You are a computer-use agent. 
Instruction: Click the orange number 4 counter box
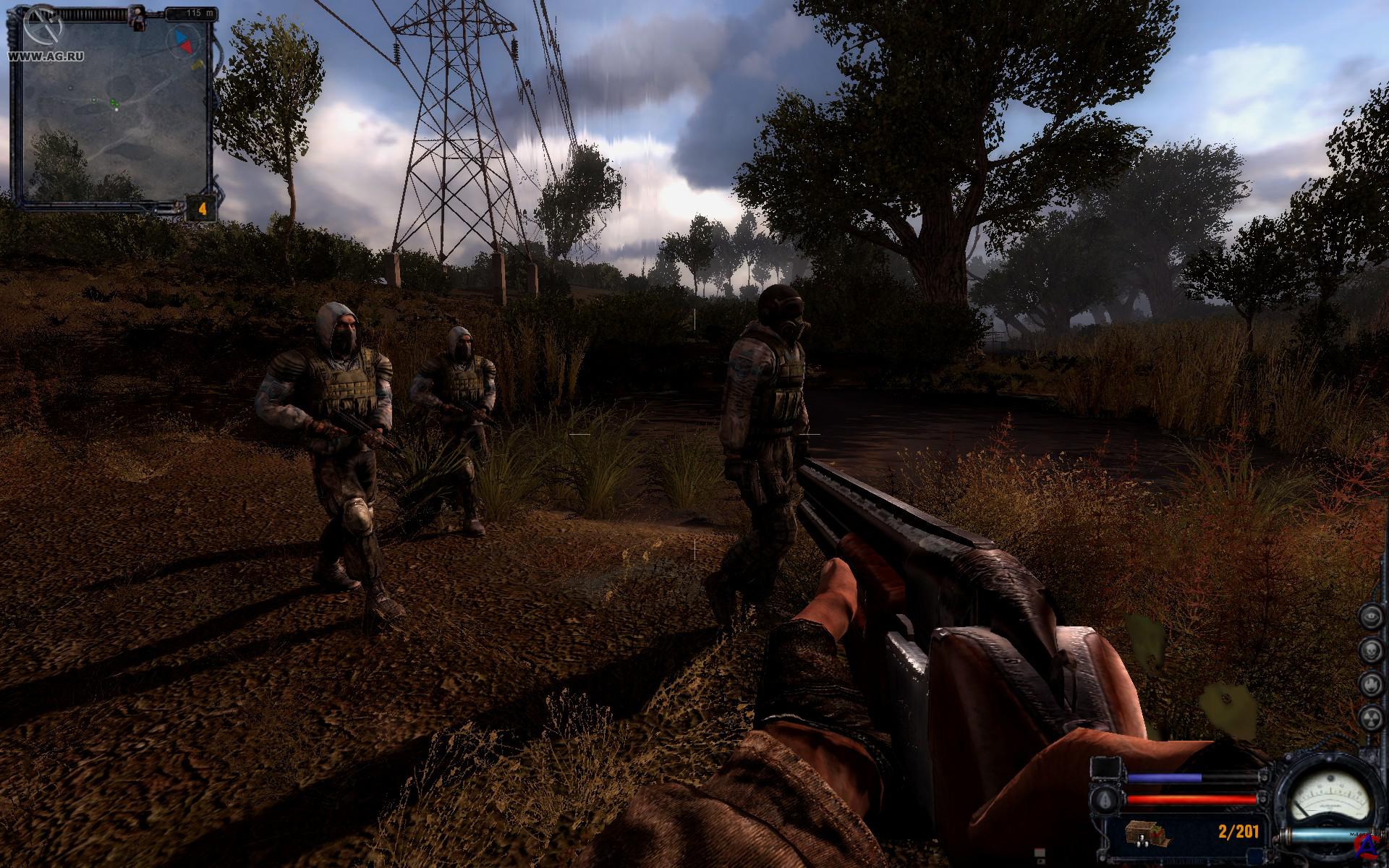coord(203,209)
